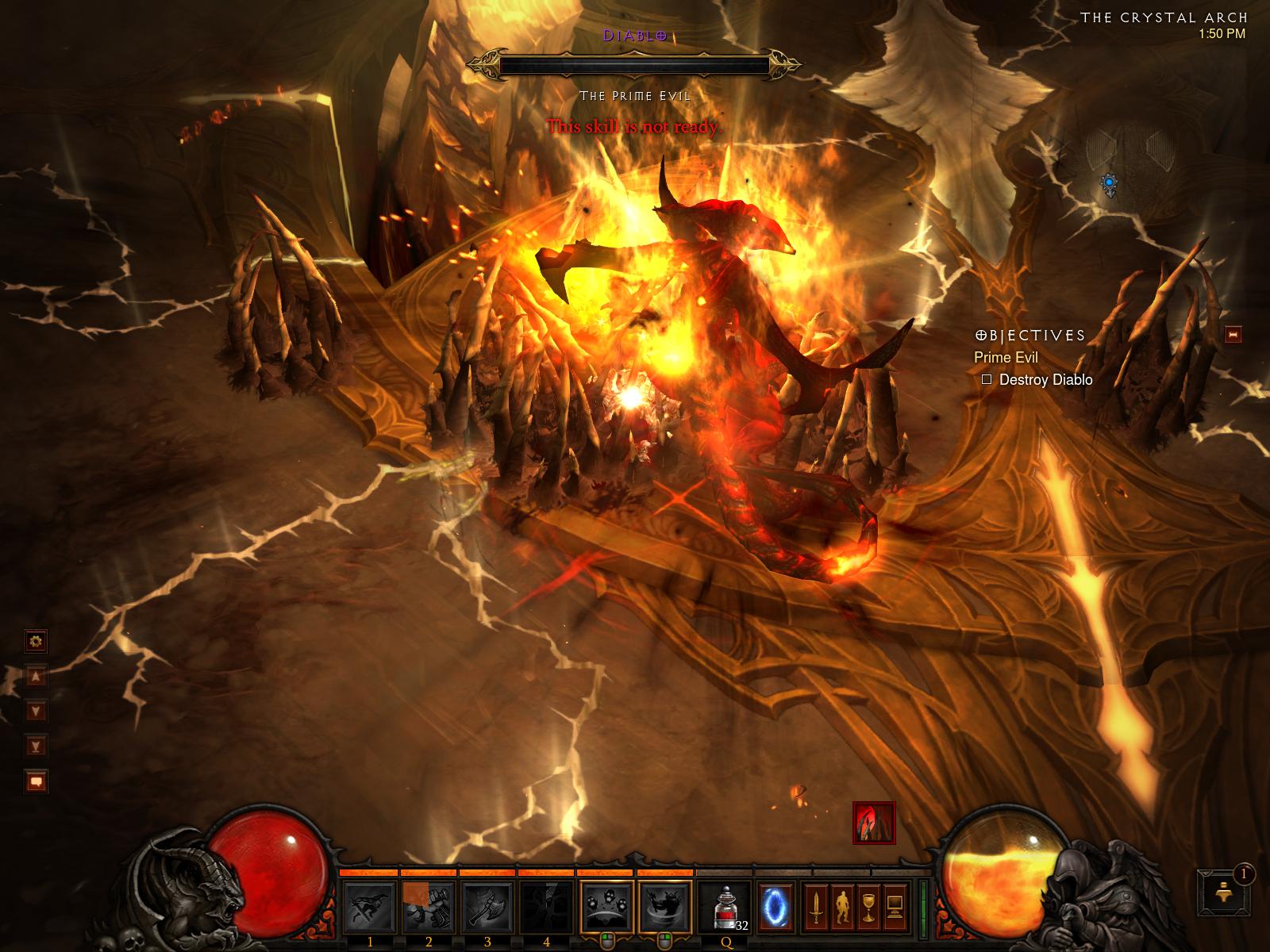Open the character inventory figure icon

[x=841, y=907]
